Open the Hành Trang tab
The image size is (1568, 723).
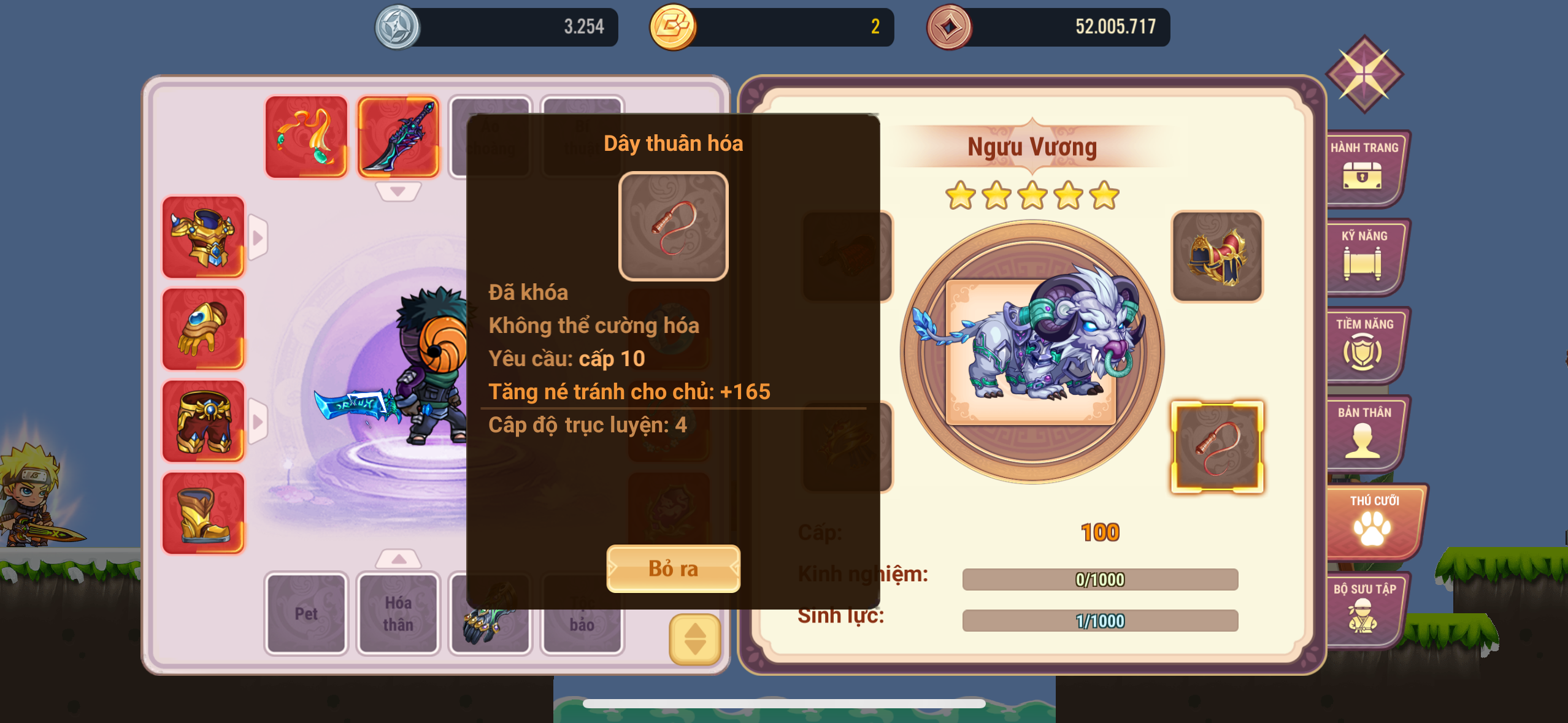(x=1364, y=168)
